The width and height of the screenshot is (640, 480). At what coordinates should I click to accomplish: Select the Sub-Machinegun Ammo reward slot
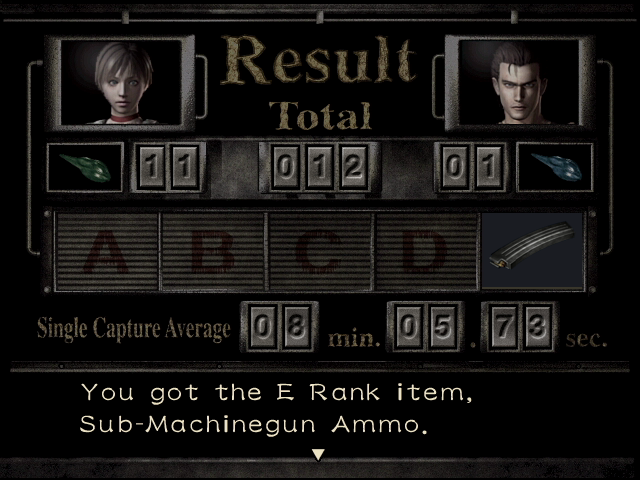point(531,251)
